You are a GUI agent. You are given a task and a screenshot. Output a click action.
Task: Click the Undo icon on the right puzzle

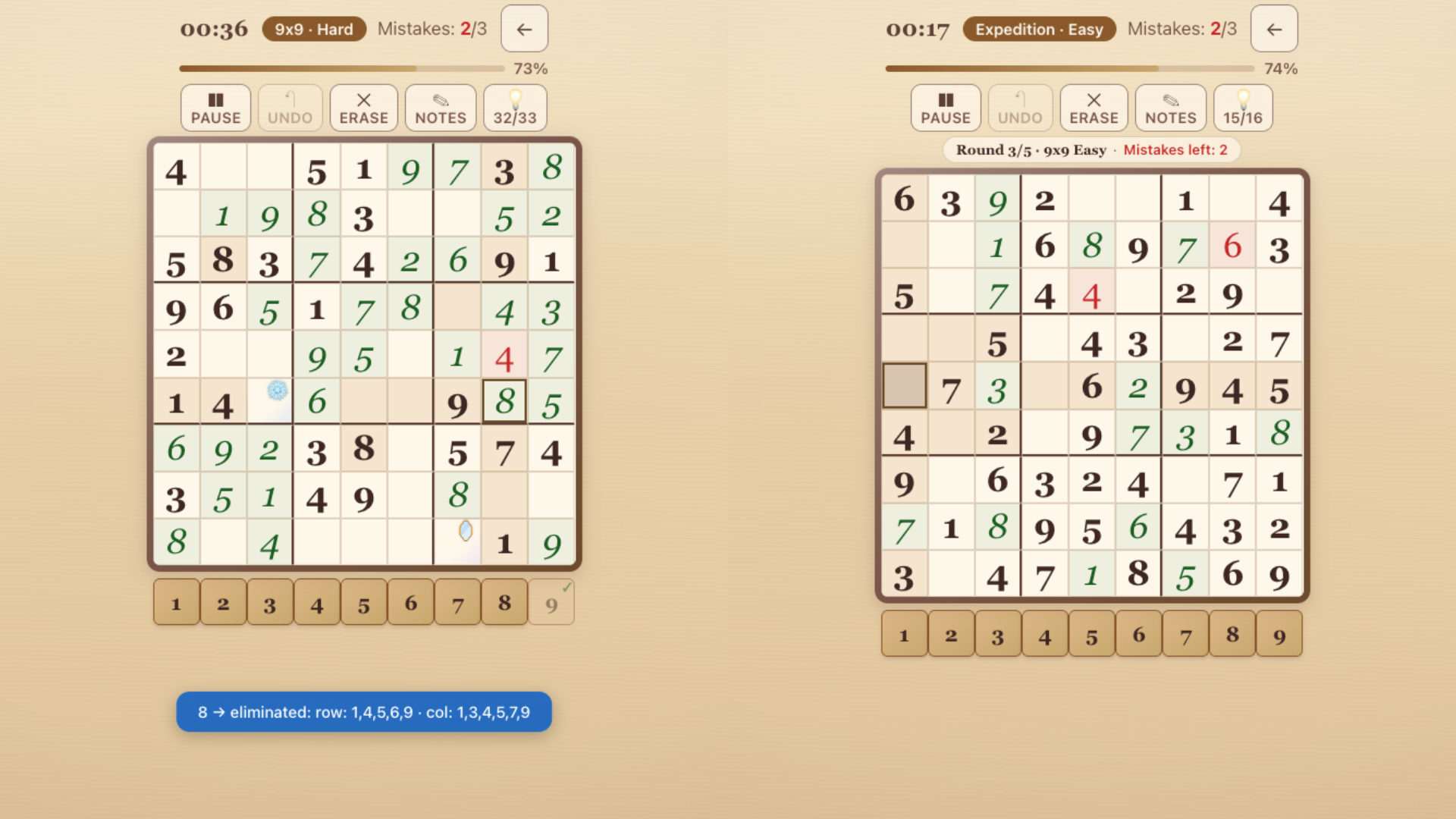tap(1019, 107)
